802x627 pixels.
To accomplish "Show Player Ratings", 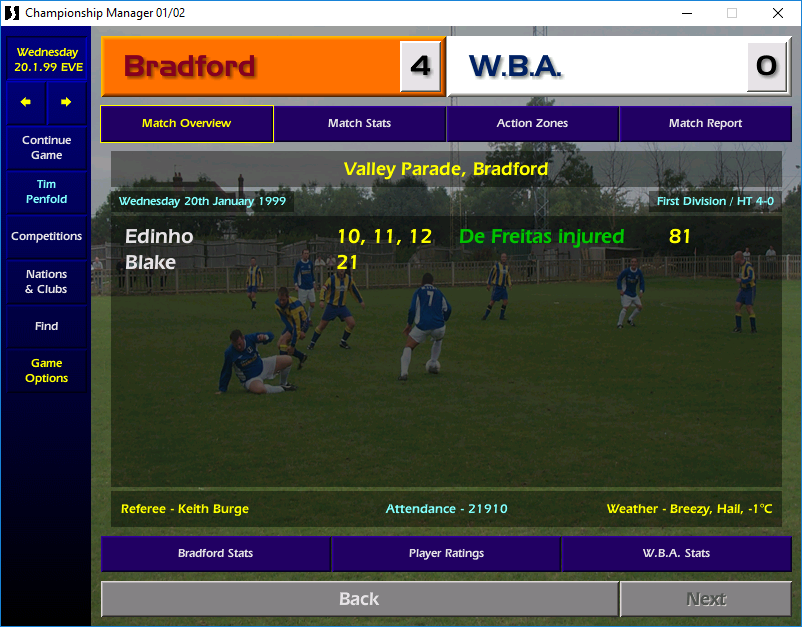I will [446, 554].
